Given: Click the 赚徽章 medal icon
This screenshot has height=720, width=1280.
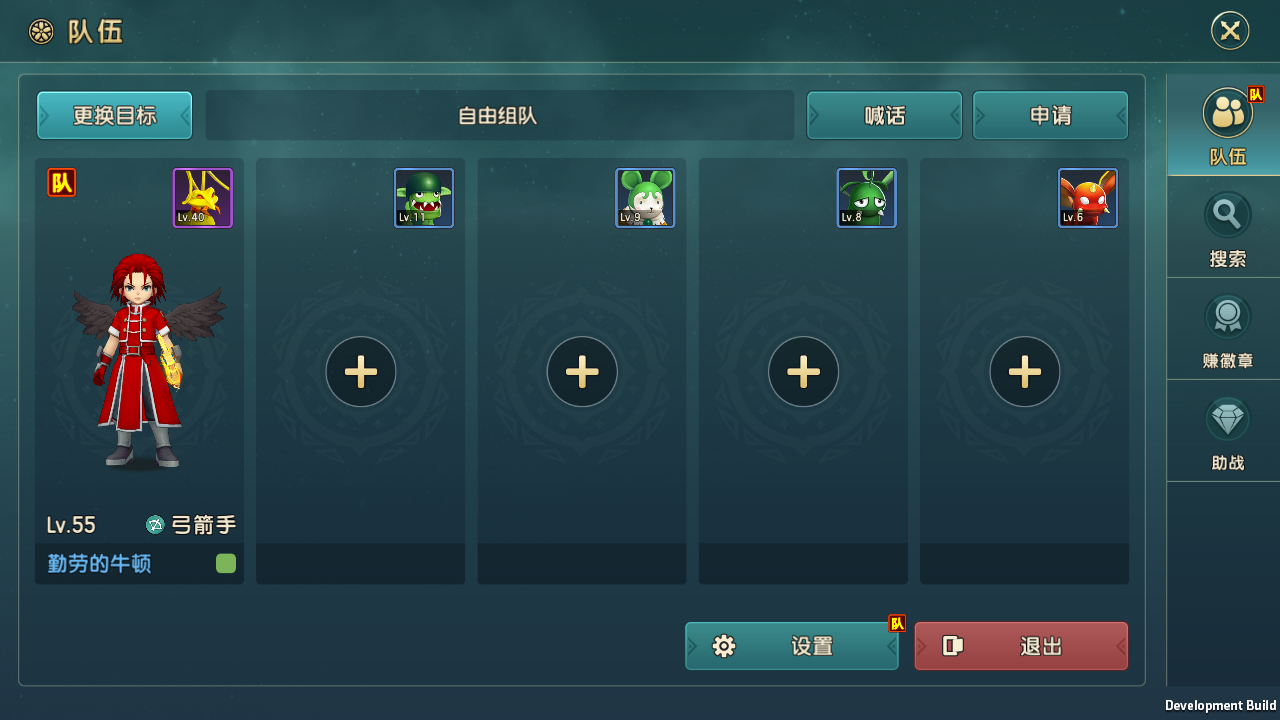Looking at the screenshot, I should tap(1227, 316).
